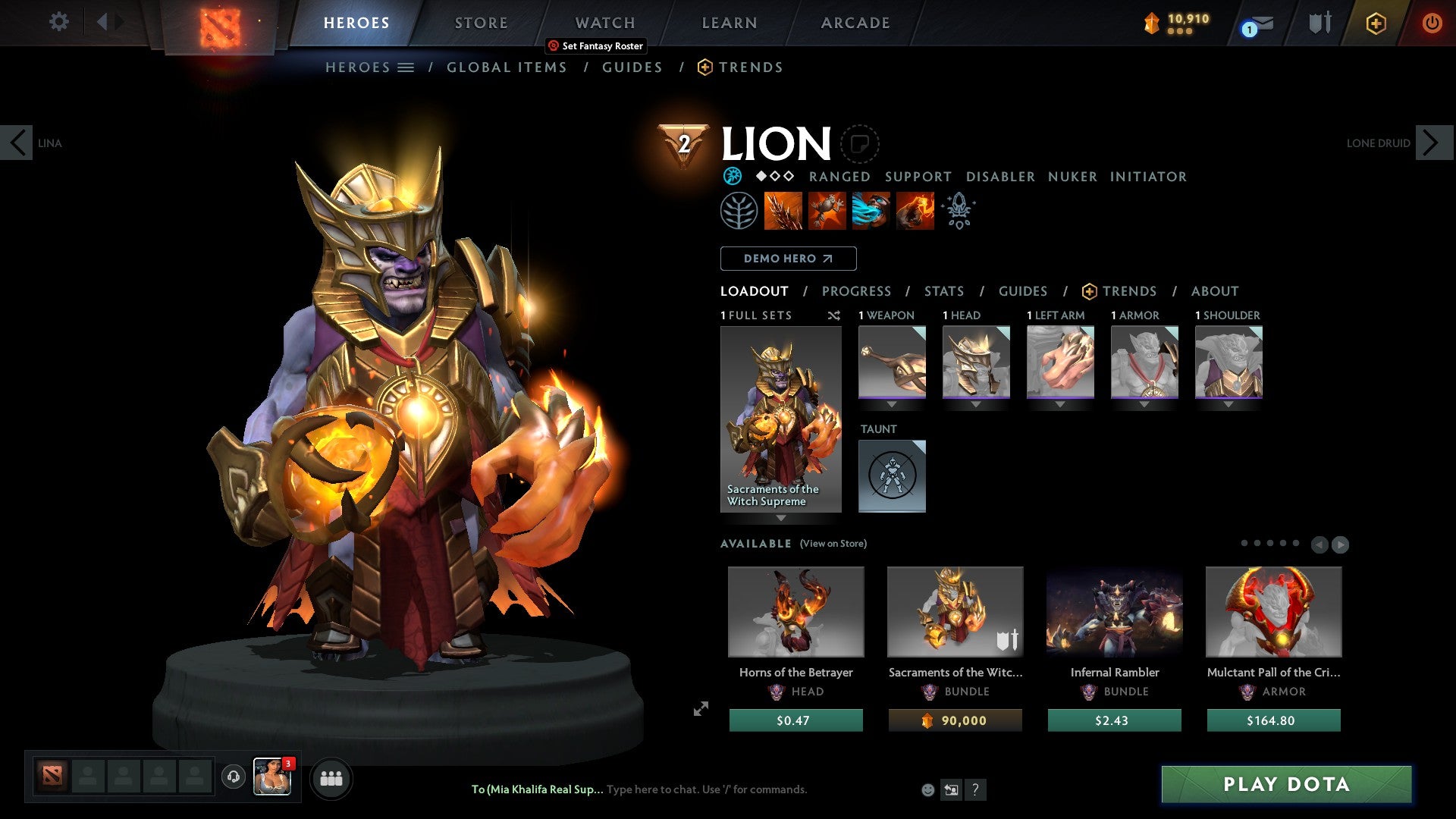The image size is (1456, 819).
Task: Open the settings gear icon
Action: coord(58,22)
